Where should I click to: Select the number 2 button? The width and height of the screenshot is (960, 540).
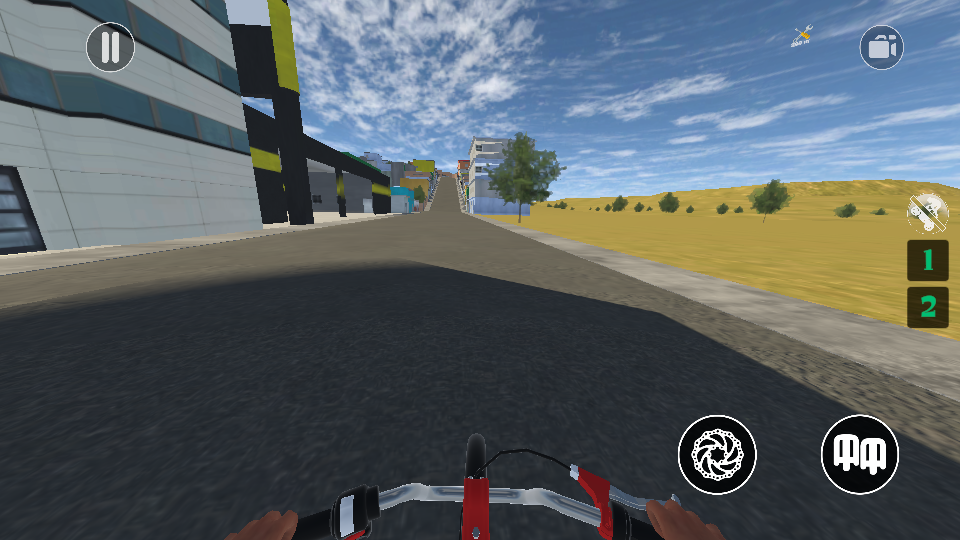[x=928, y=307]
